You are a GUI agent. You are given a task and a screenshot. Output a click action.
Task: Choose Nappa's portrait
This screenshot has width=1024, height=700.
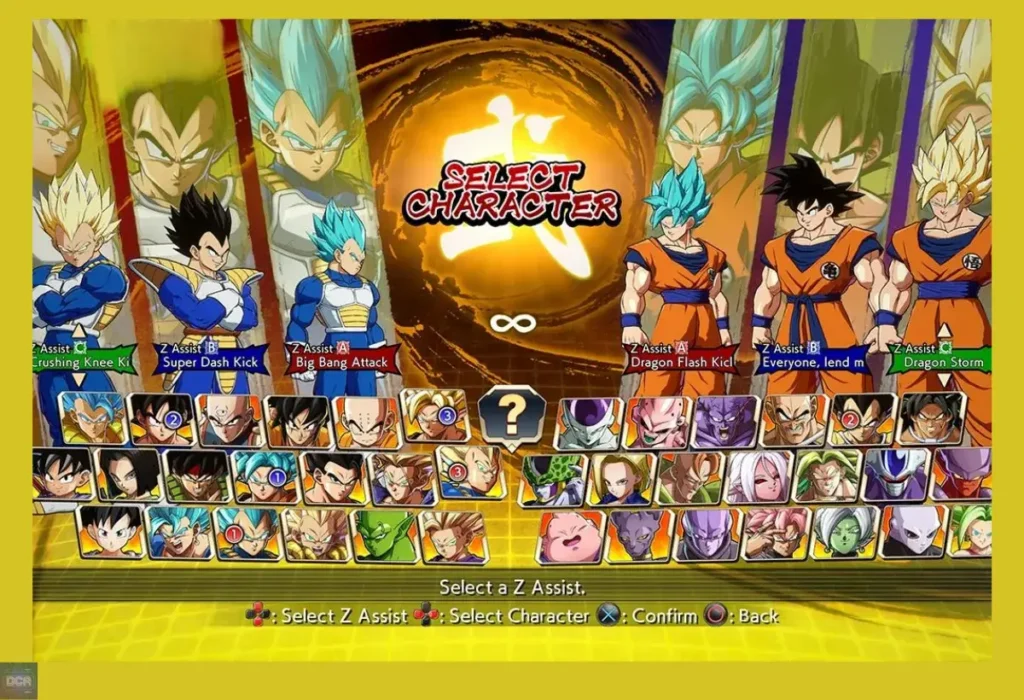pyautogui.click(x=794, y=420)
